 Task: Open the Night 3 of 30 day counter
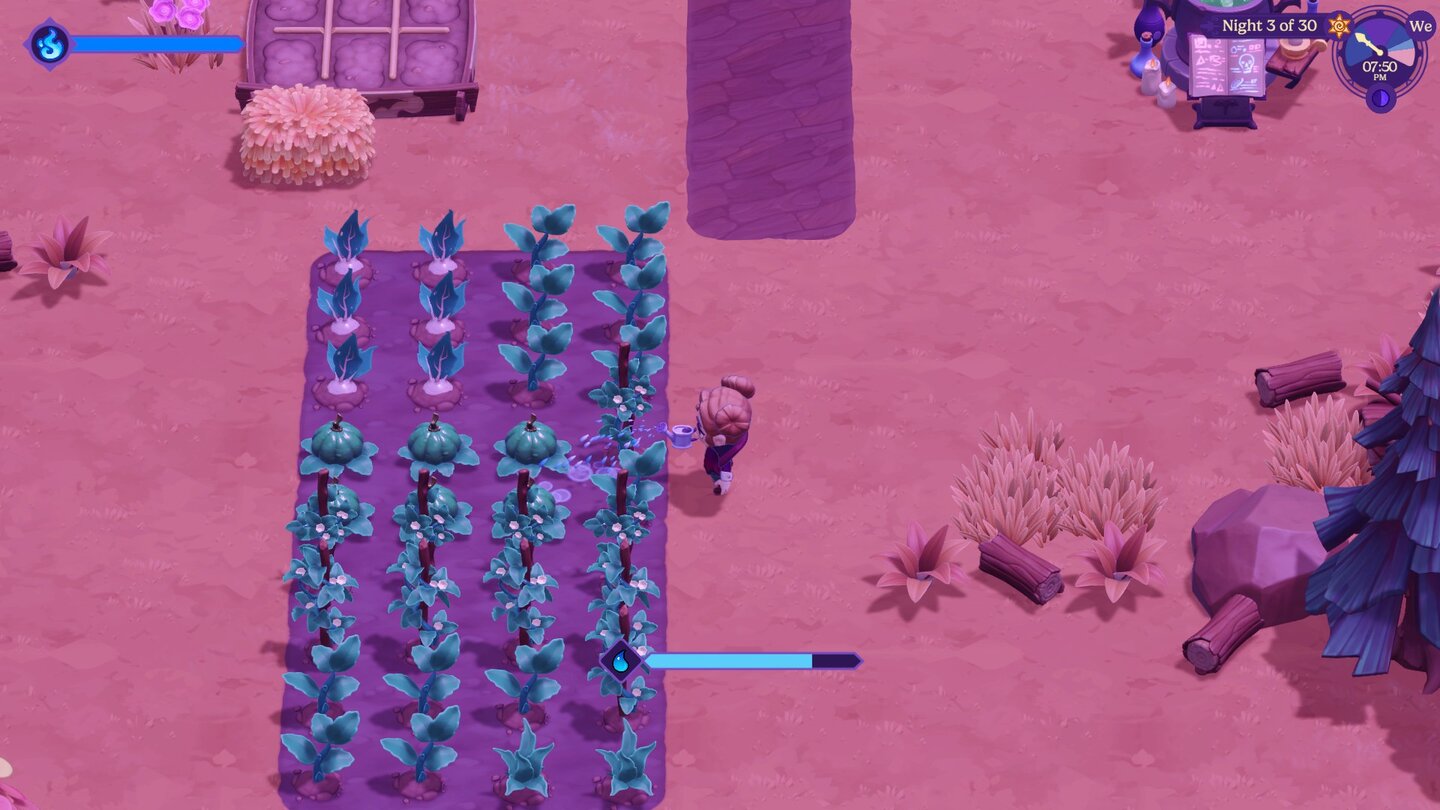pyautogui.click(x=1270, y=25)
